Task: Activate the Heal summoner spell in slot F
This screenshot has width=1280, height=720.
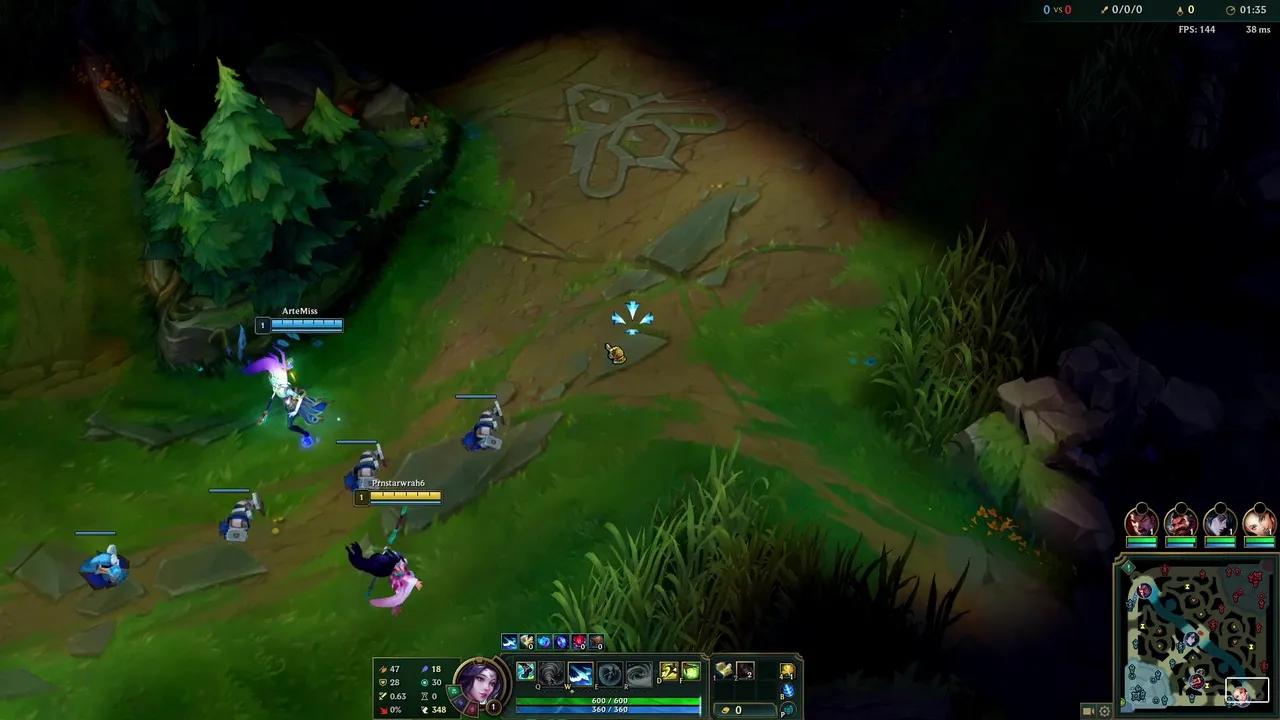Action: (x=691, y=672)
